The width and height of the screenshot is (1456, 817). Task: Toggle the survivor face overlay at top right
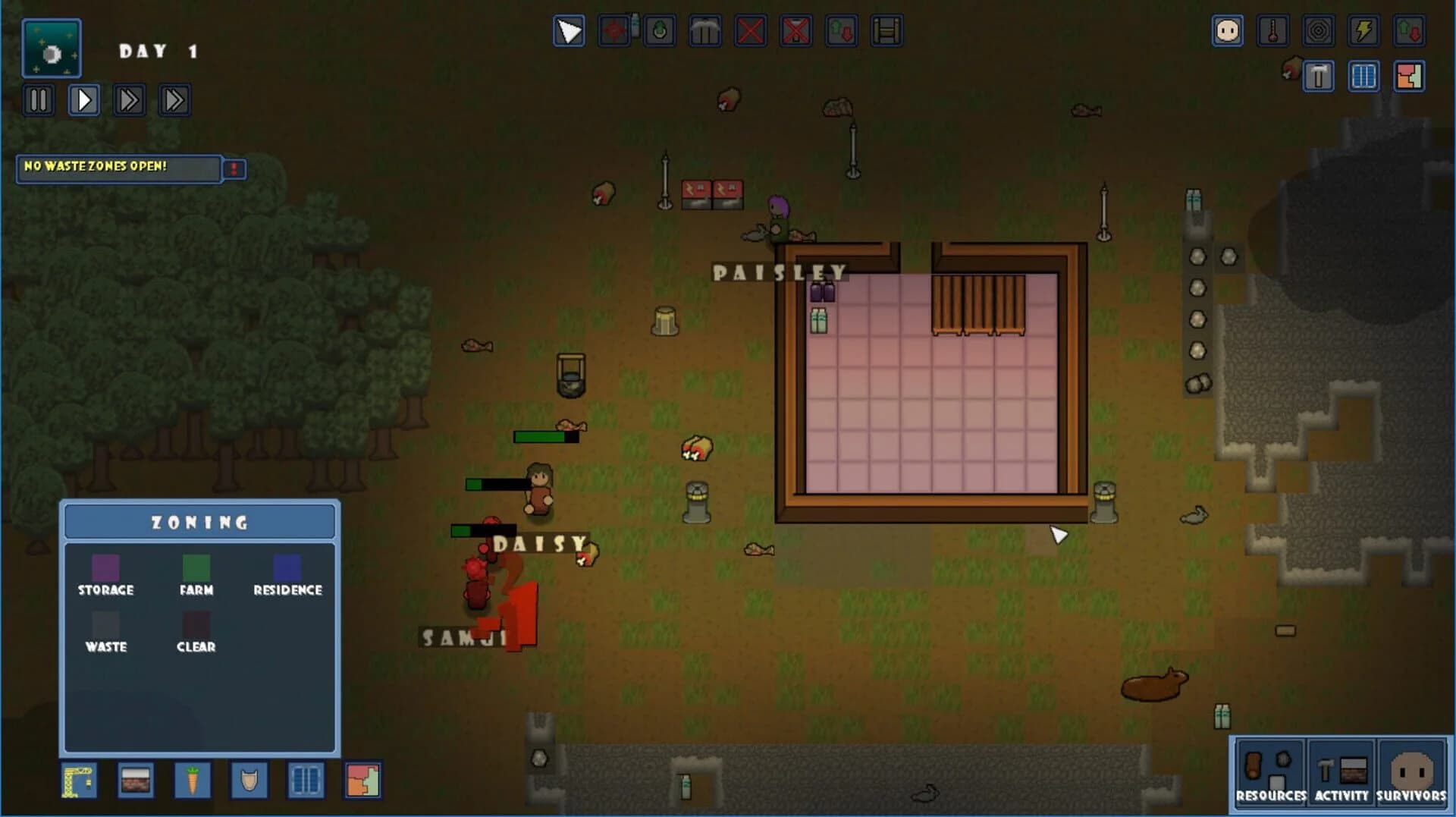coord(1228,31)
